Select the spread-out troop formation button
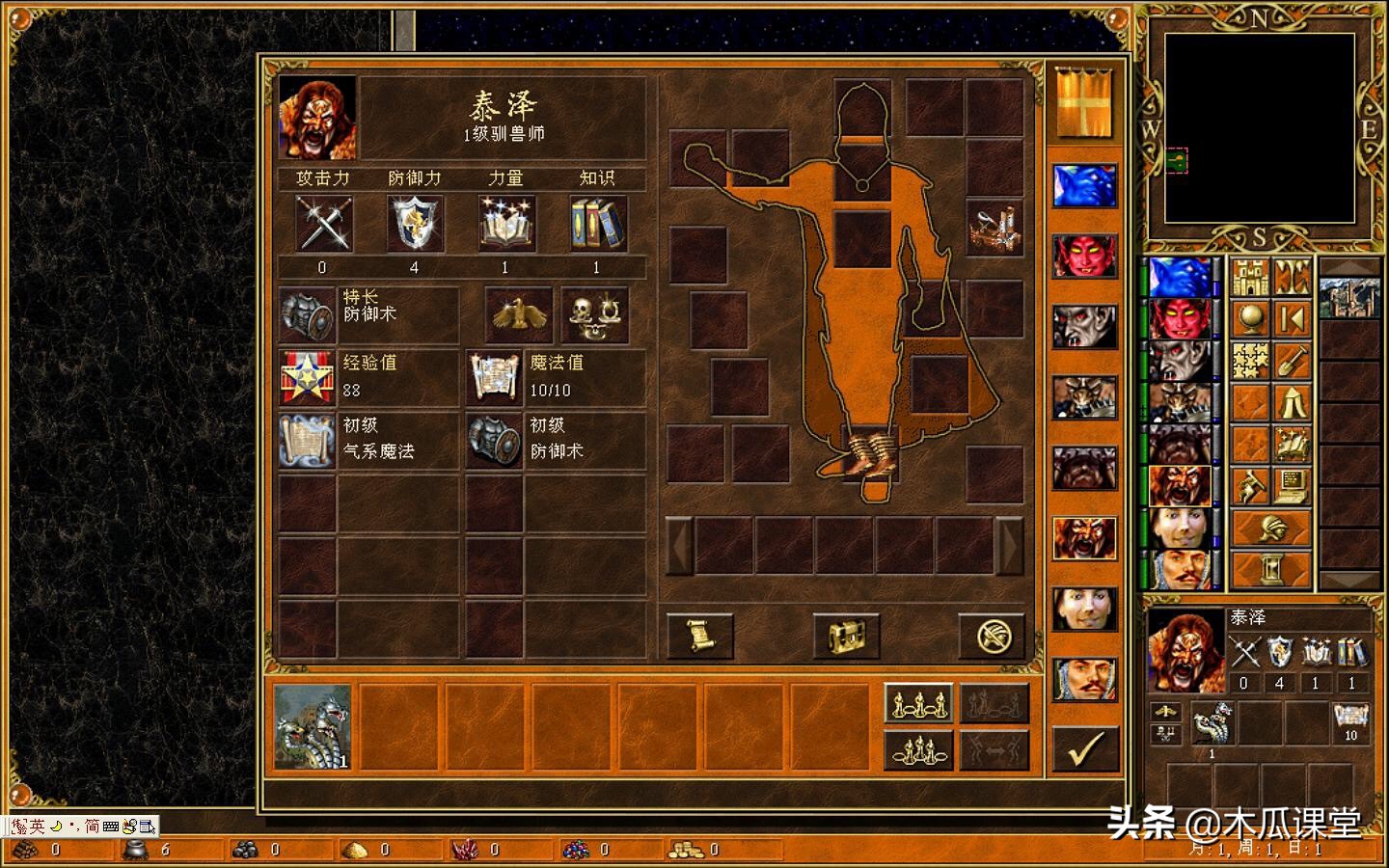The image size is (1389, 868). pyautogui.click(x=917, y=703)
